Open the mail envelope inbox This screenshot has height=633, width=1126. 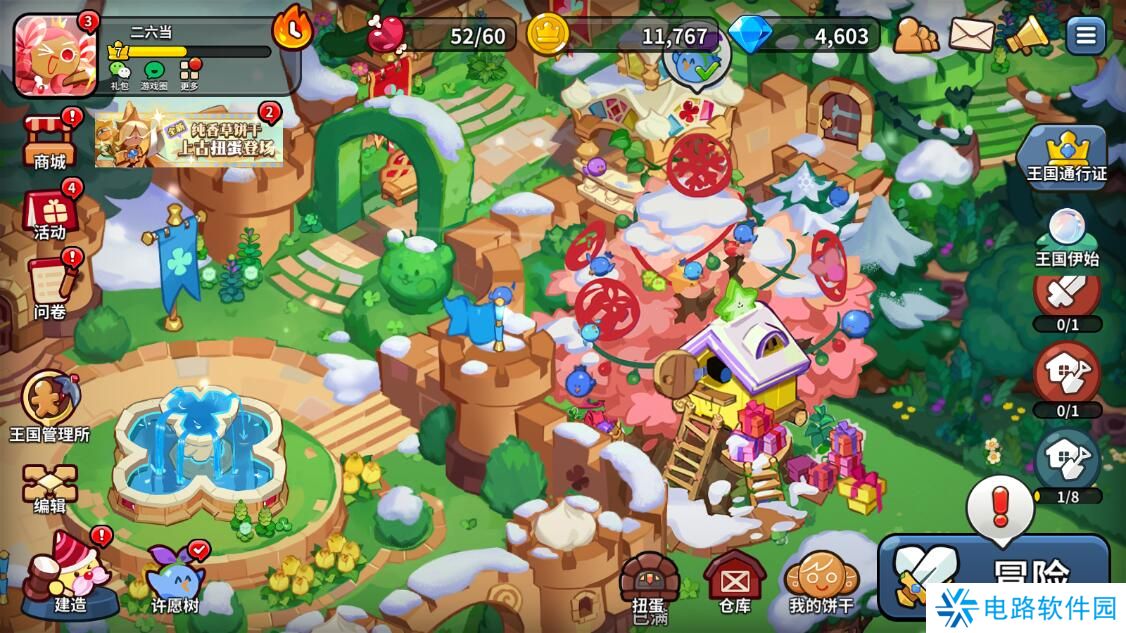pos(971,36)
